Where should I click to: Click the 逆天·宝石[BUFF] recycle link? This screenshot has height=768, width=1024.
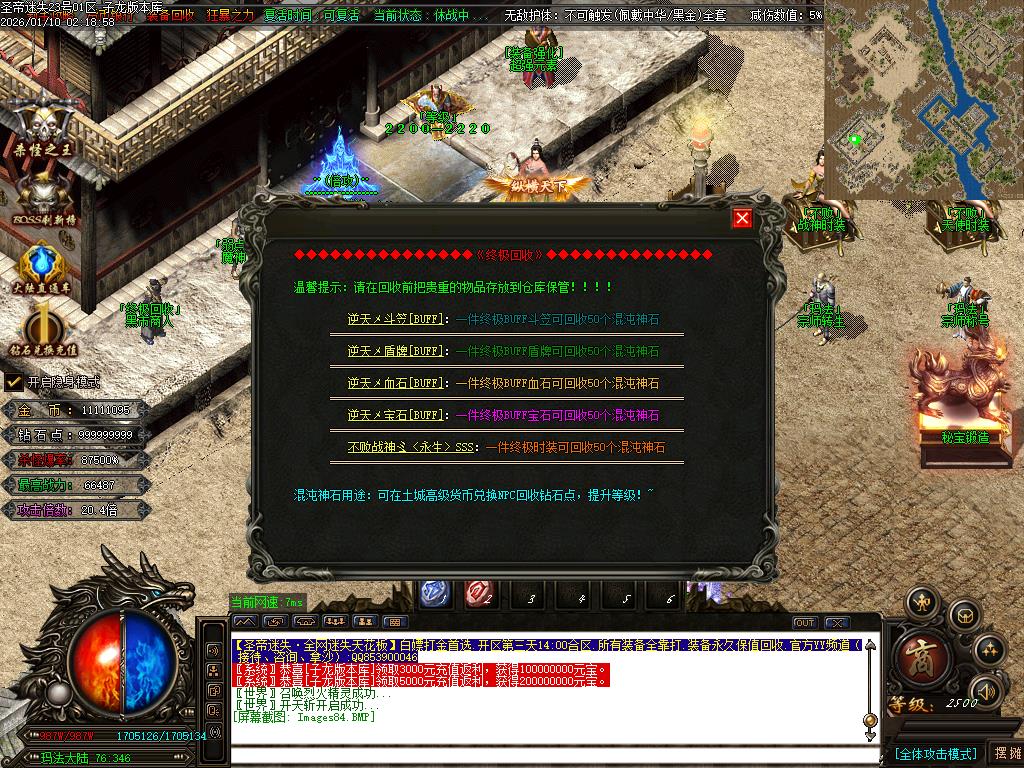395,415
